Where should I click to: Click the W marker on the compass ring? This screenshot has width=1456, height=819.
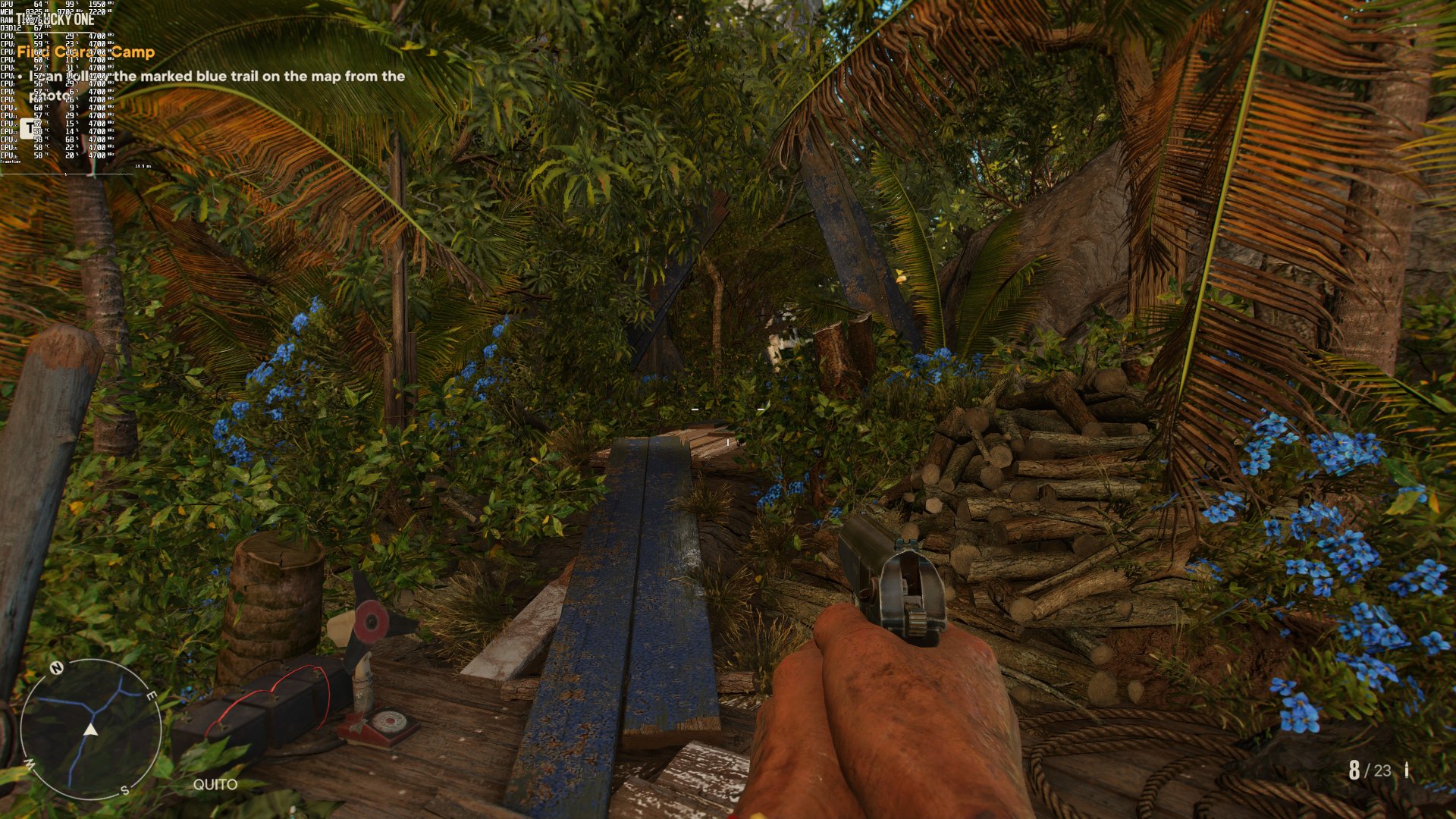[30, 764]
